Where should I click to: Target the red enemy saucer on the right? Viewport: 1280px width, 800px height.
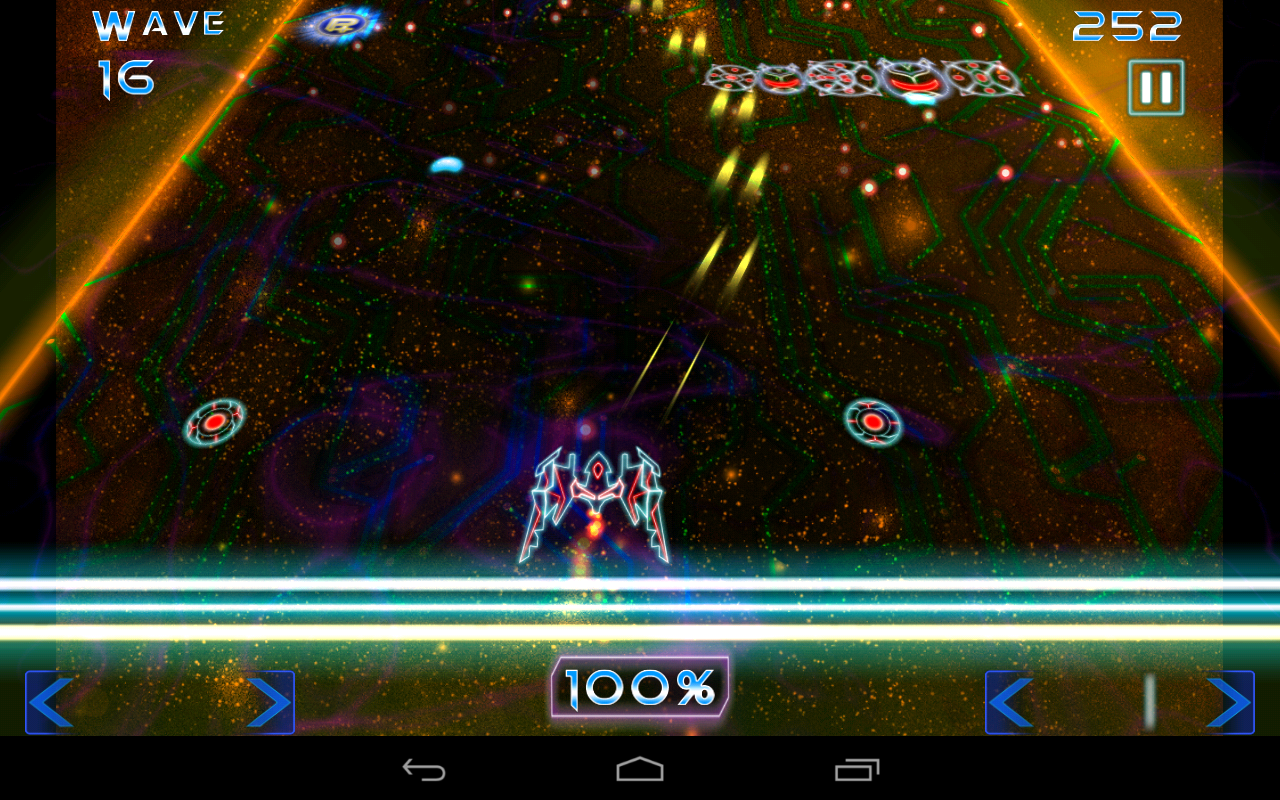[x=872, y=422]
